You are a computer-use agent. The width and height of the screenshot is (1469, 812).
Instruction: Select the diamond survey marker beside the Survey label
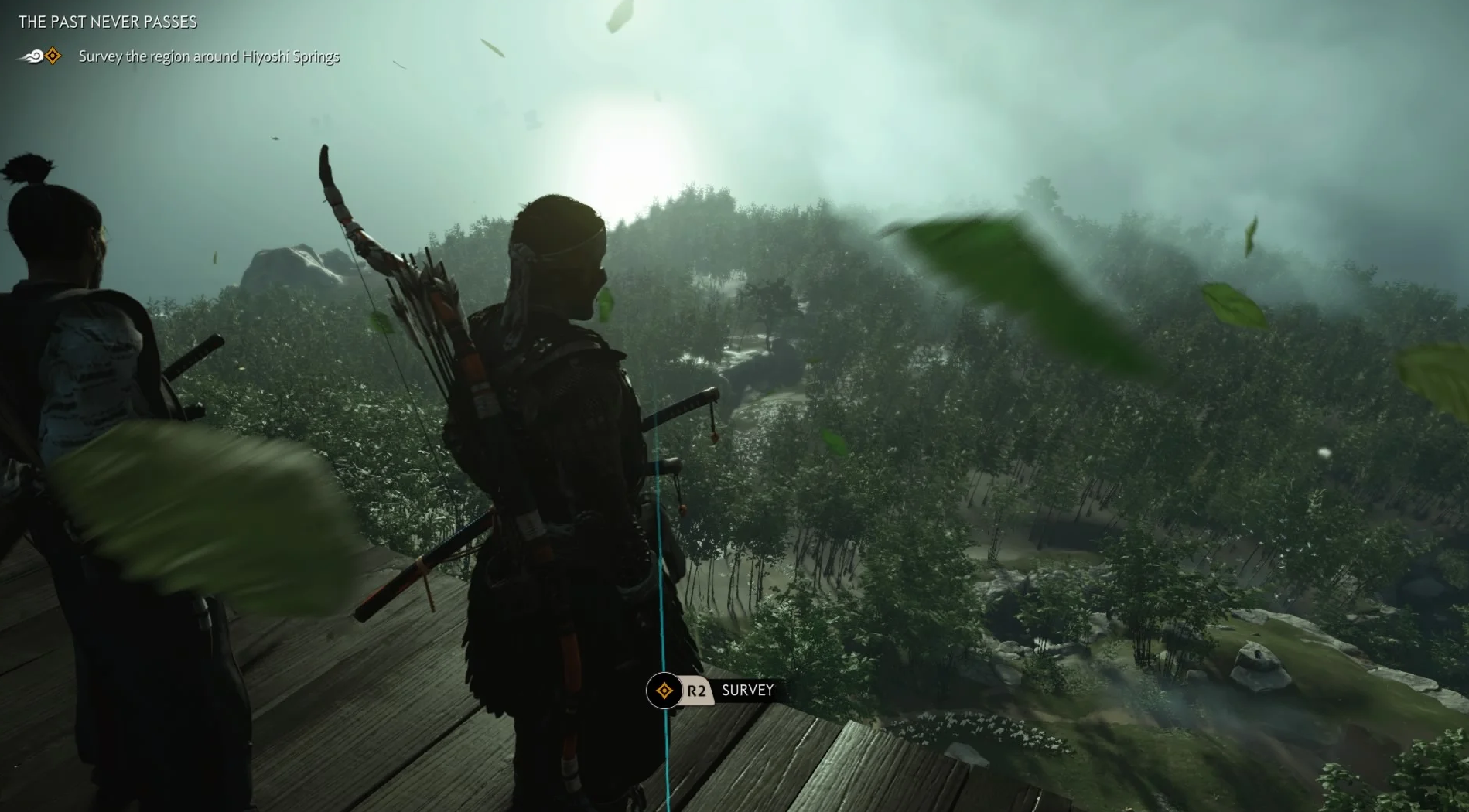664,691
